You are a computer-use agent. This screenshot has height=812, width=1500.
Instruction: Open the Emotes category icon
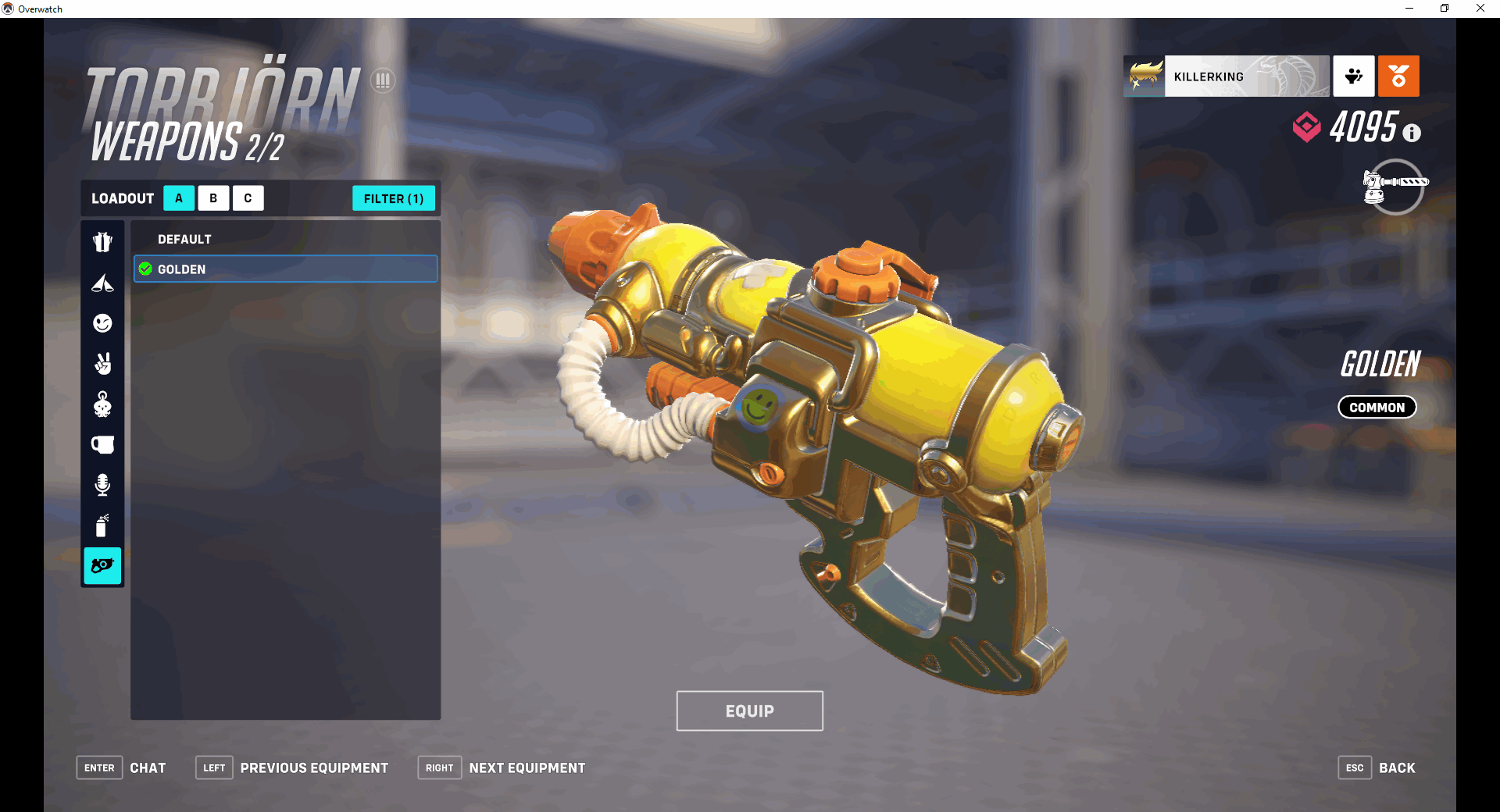coord(102,322)
